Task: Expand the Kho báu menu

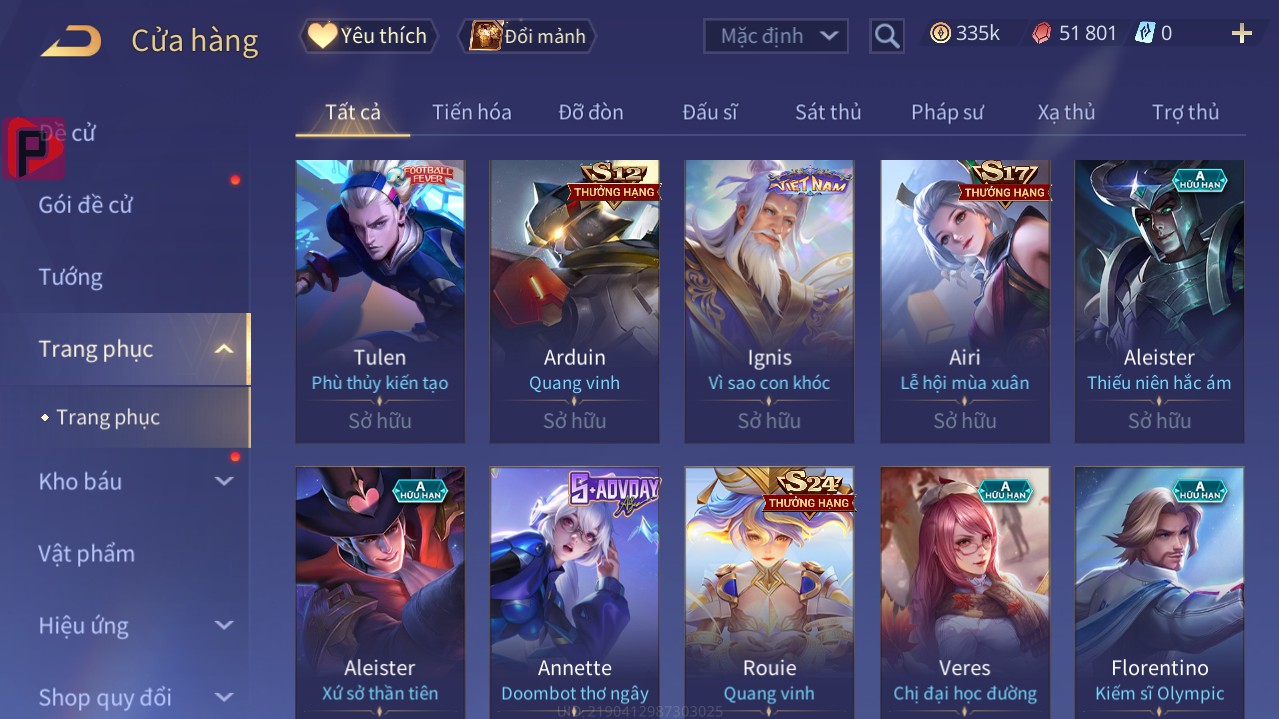Action: click(80, 481)
